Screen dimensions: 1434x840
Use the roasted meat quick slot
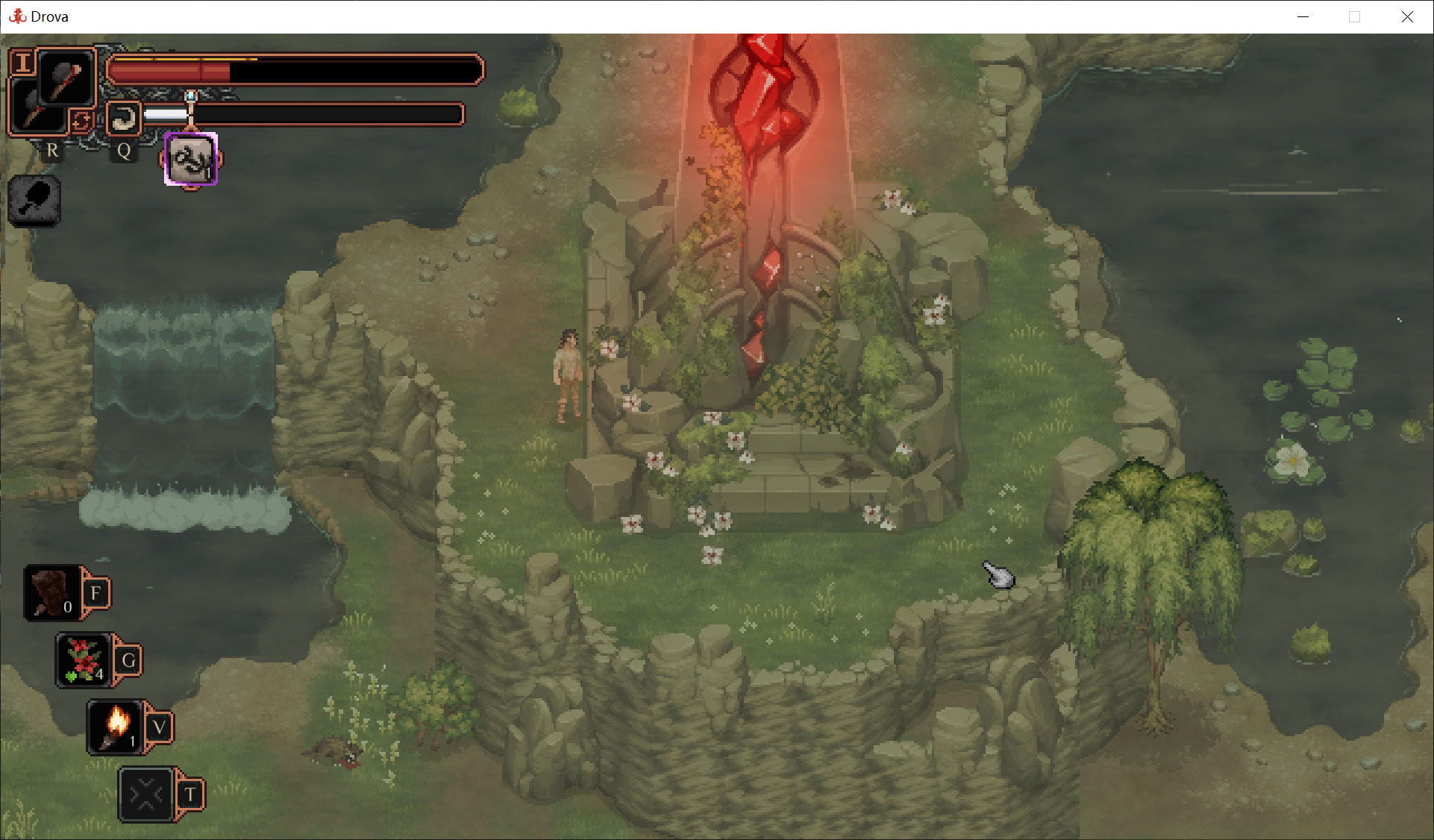52,593
